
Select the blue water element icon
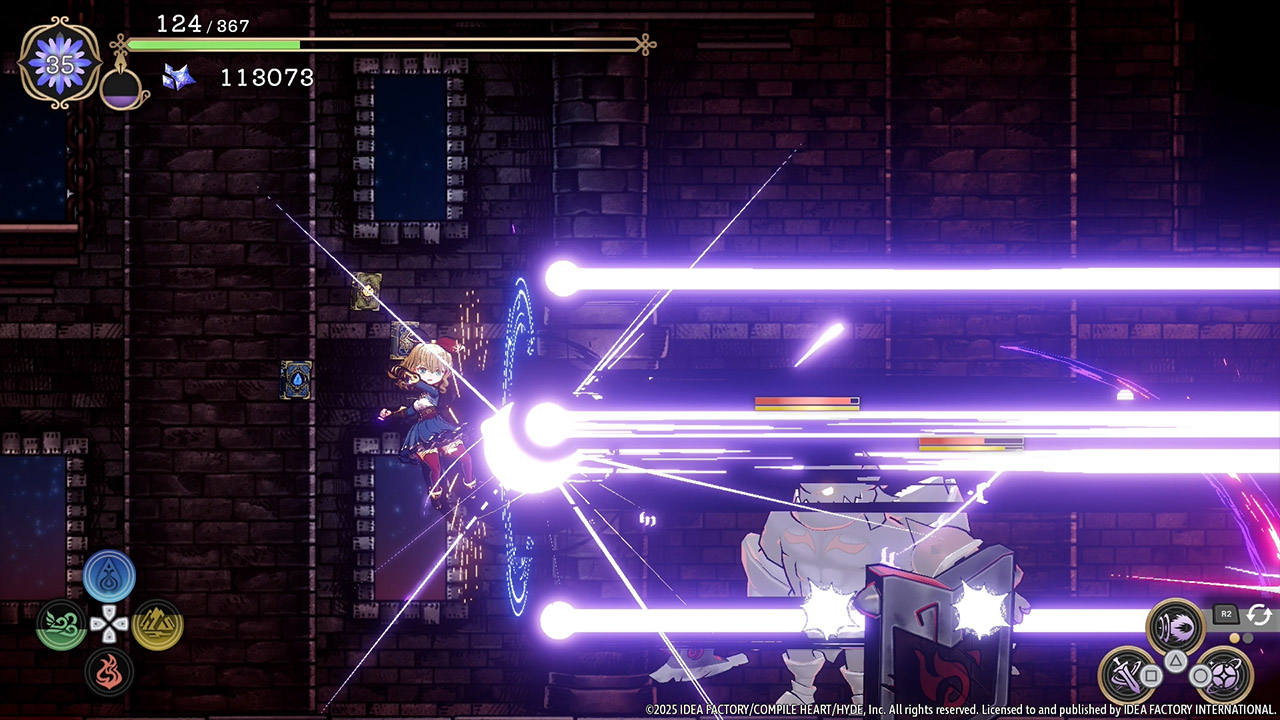pyautogui.click(x=109, y=576)
